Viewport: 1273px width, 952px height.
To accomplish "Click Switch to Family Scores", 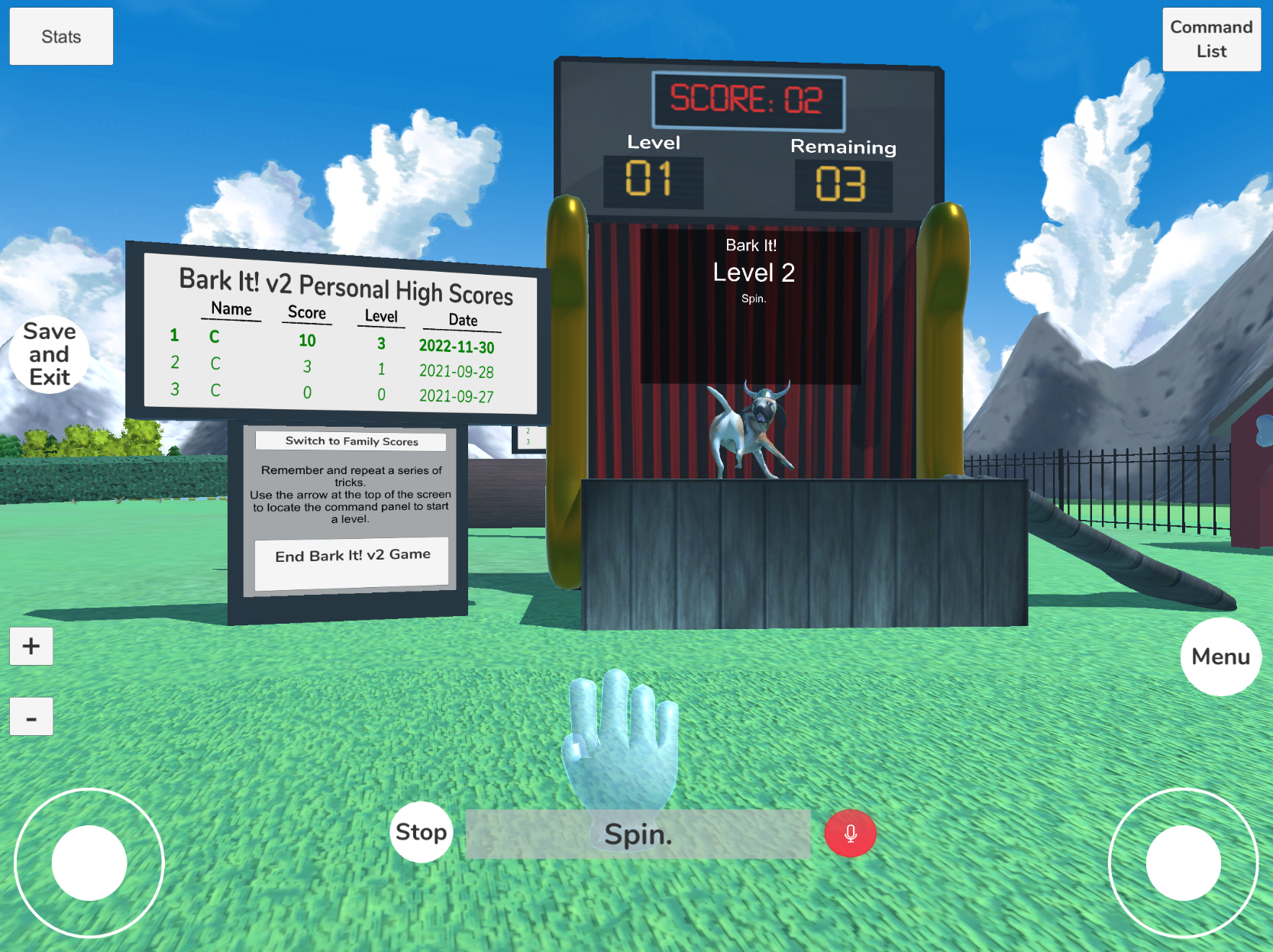I will (351, 441).
